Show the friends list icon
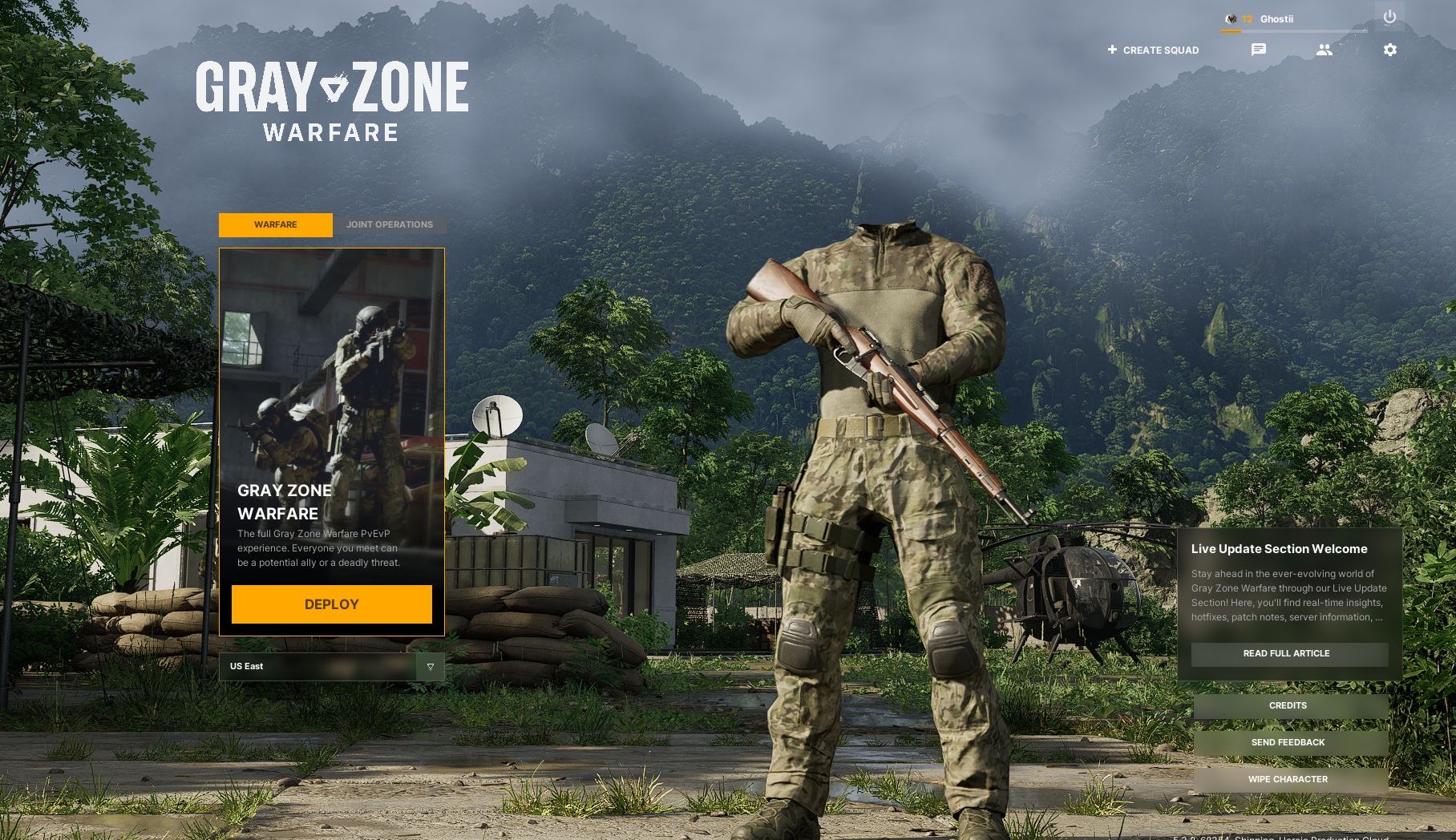 point(1324,50)
